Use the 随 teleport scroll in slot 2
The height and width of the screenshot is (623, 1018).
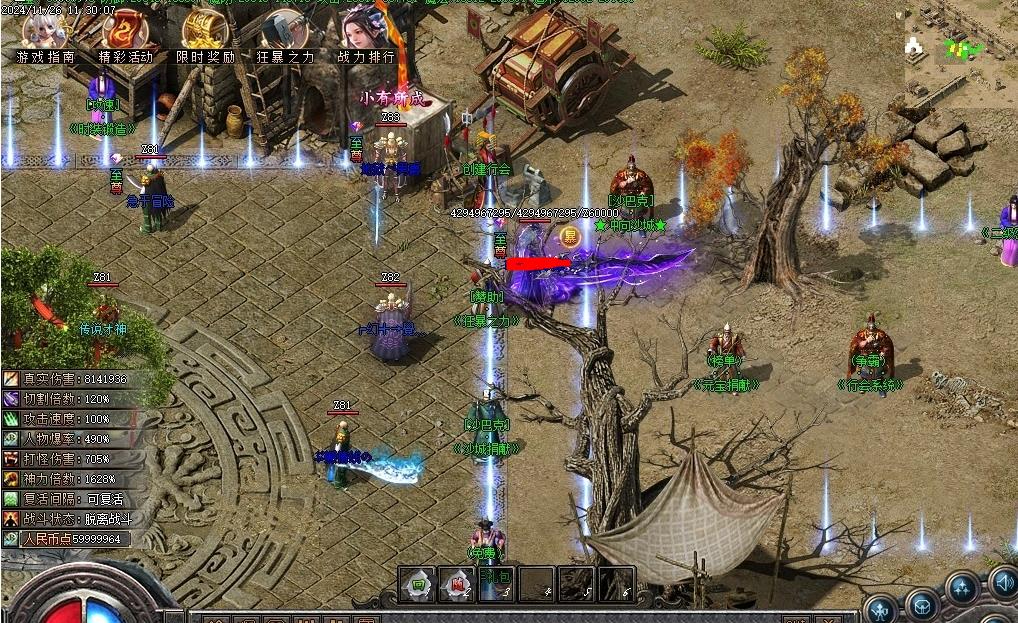pos(457,584)
